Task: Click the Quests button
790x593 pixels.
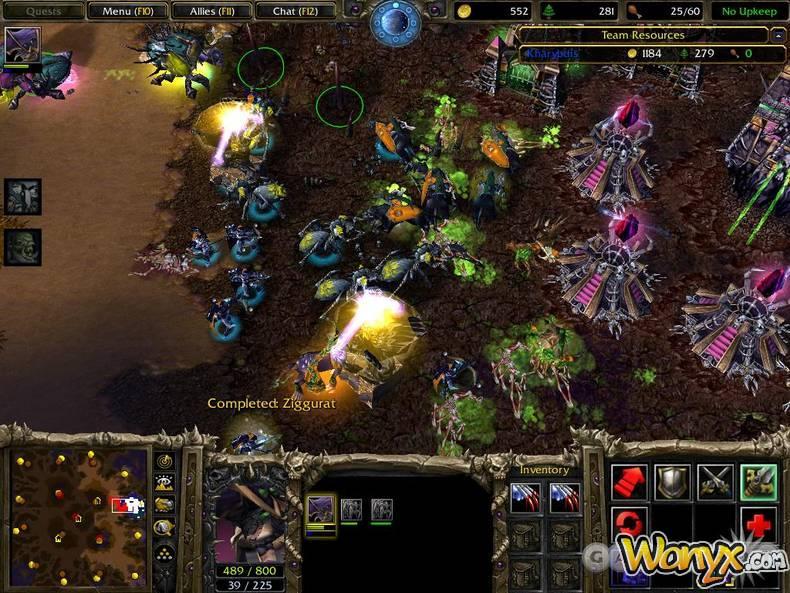Action: tap(41, 11)
